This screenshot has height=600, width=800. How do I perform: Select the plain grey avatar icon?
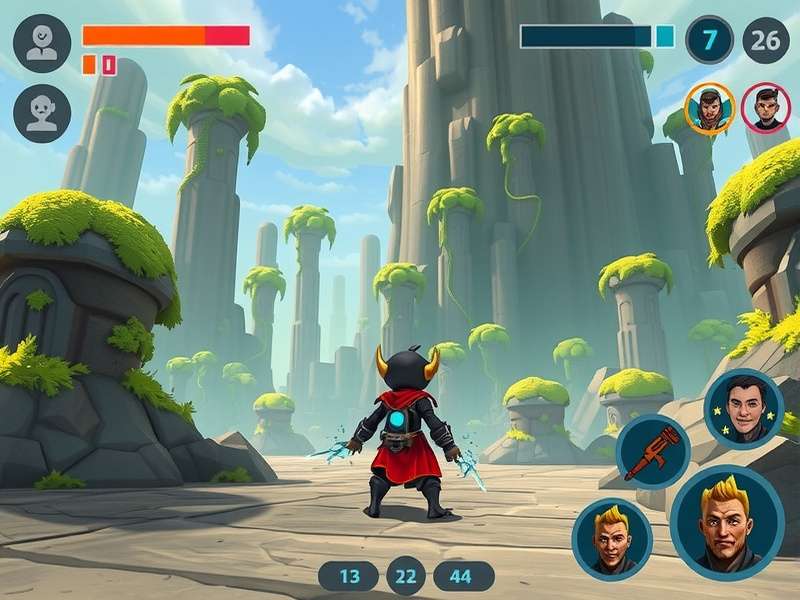point(42,113)
